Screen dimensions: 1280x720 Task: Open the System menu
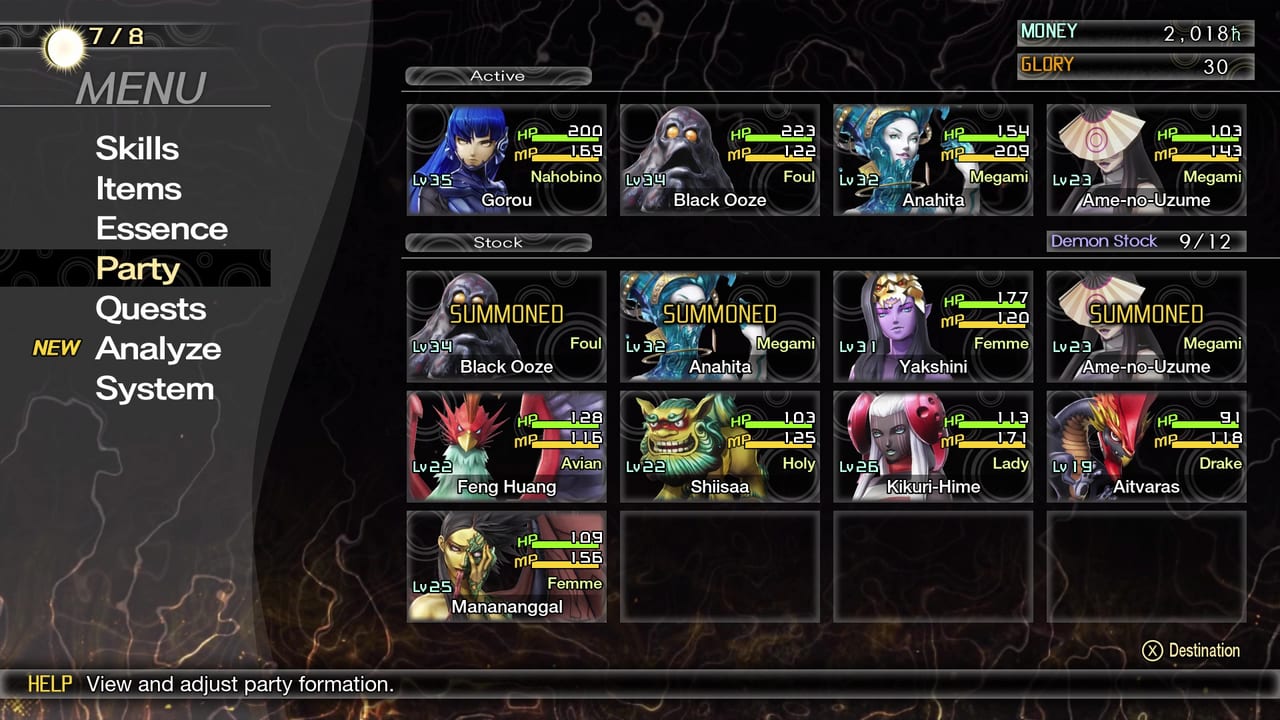click(x=154, y=389)
